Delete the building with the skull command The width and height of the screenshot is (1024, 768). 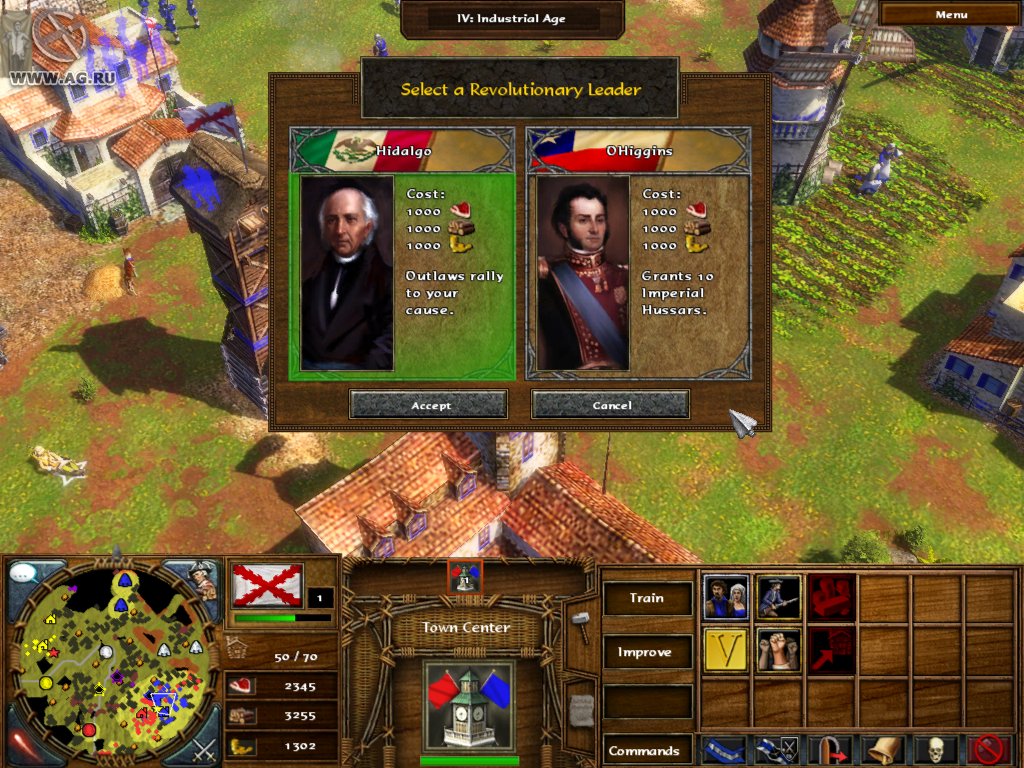(936, 750)
